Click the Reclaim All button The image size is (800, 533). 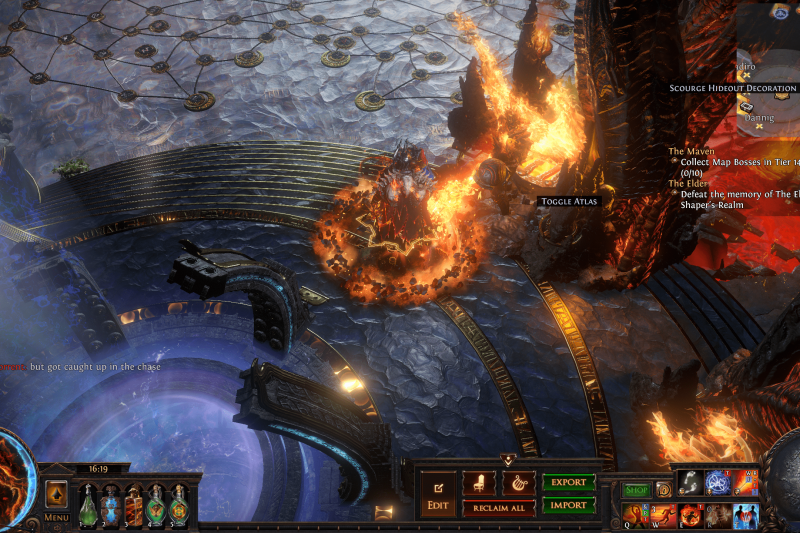(x=499, y=508)
